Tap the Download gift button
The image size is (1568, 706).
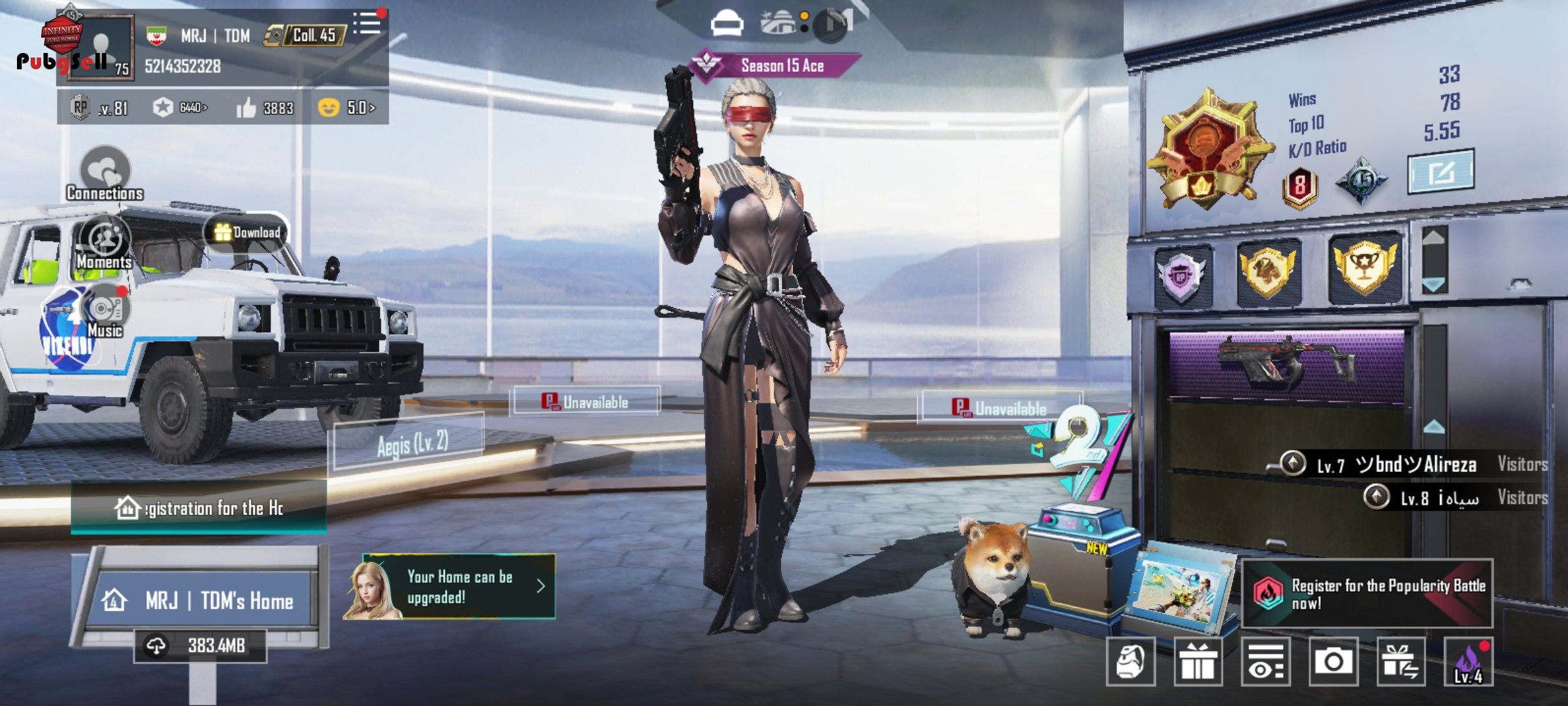point(247,232)
